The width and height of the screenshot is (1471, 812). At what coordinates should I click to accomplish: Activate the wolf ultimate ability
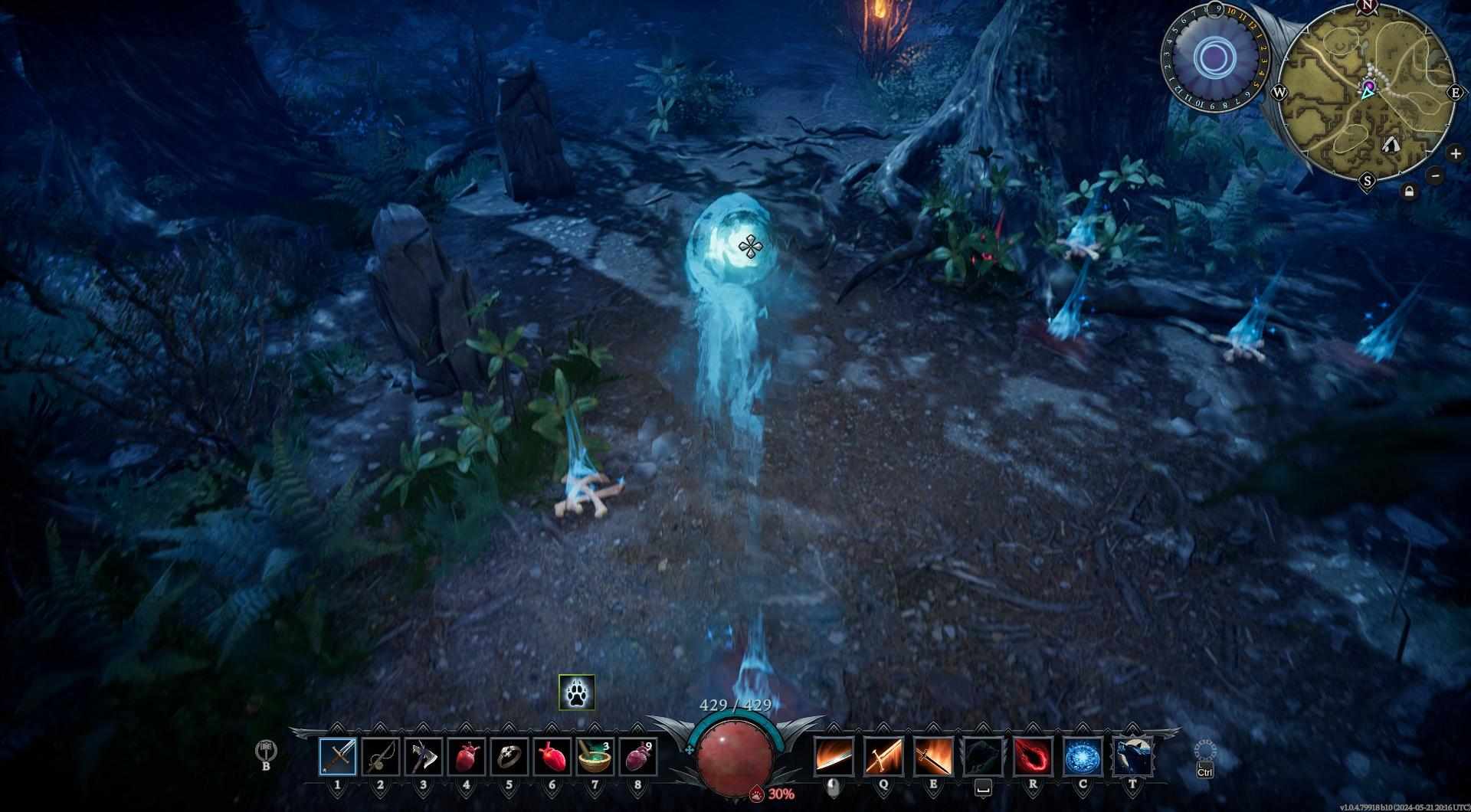[x=1133, y=756]
